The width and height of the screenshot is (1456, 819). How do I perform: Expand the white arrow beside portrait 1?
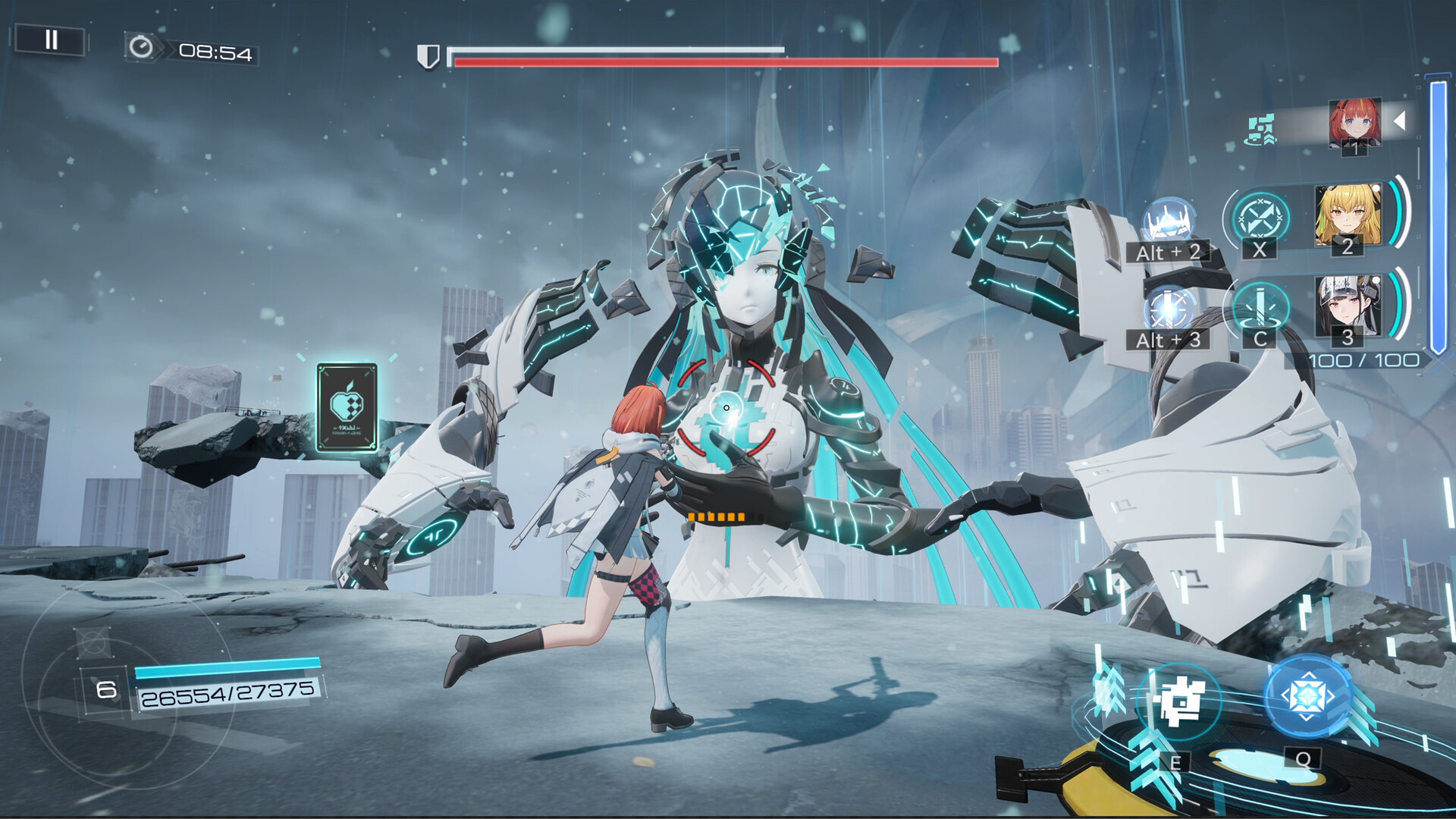tap(1400, 119)
